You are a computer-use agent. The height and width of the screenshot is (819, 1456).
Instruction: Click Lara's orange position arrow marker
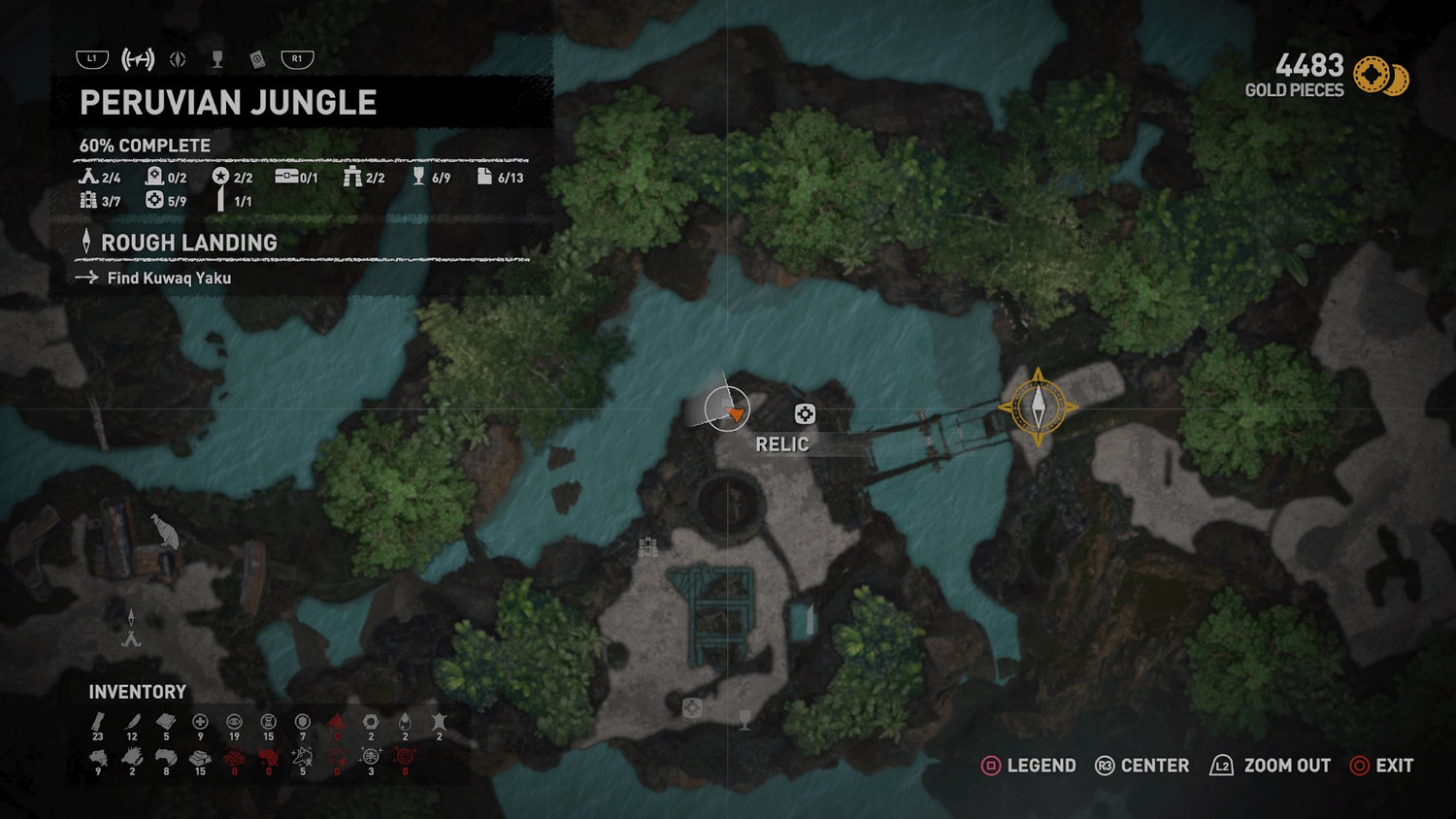click(736, 413)
